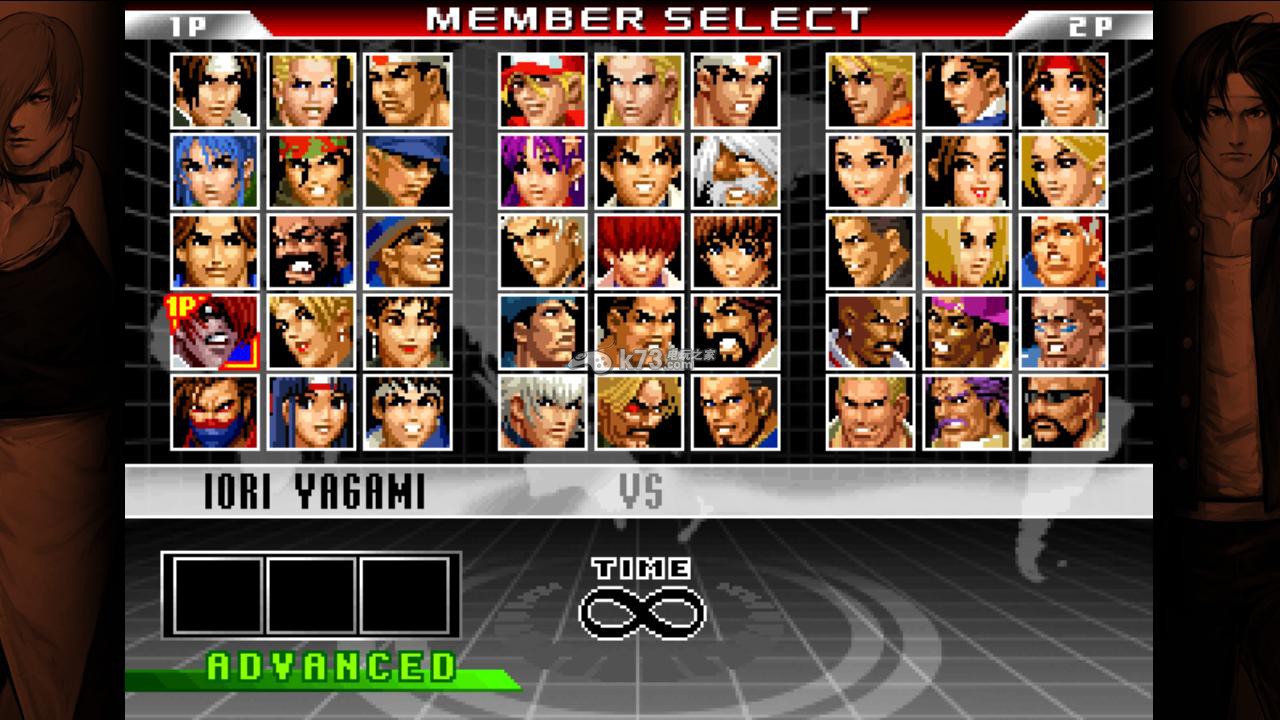Choose Lucky Glauber in the purple cap
Image resolution: width=1280 pixels, height=720 pixels.
pyautogui.click(x=967, y=331)
